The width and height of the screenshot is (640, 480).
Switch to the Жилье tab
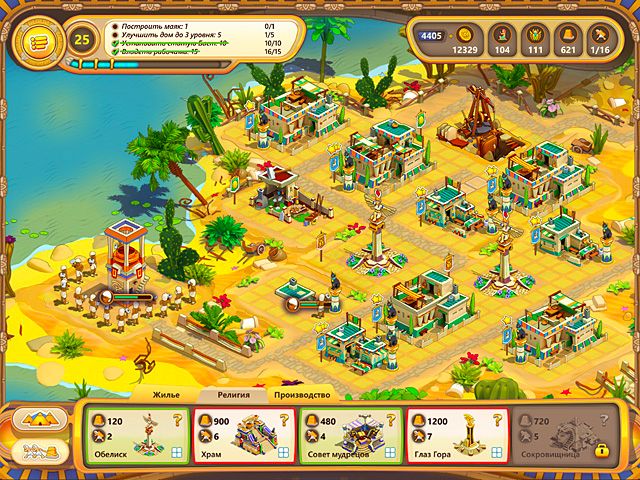[165, 396]
